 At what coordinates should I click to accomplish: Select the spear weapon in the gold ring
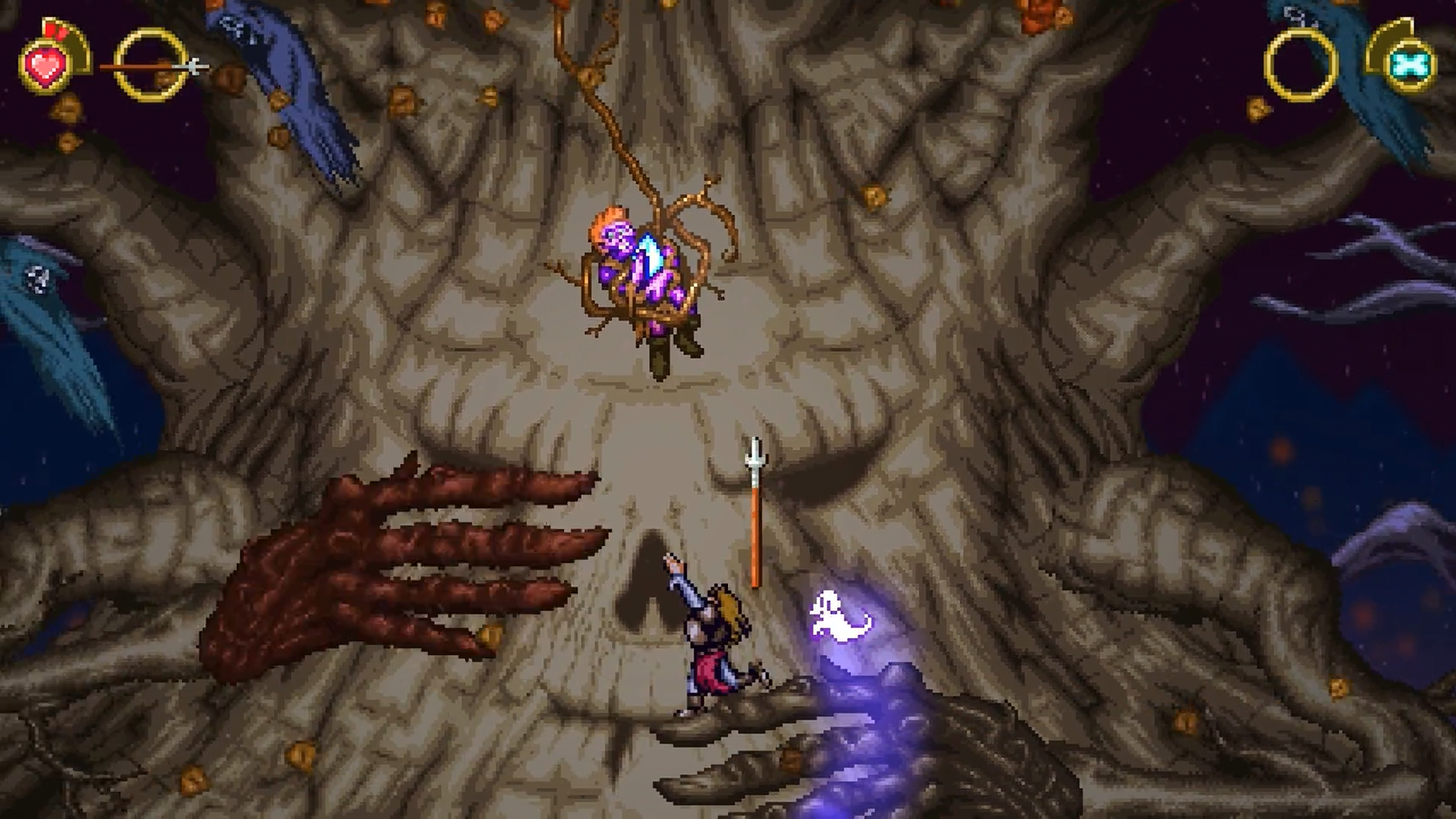coord(152,68)
